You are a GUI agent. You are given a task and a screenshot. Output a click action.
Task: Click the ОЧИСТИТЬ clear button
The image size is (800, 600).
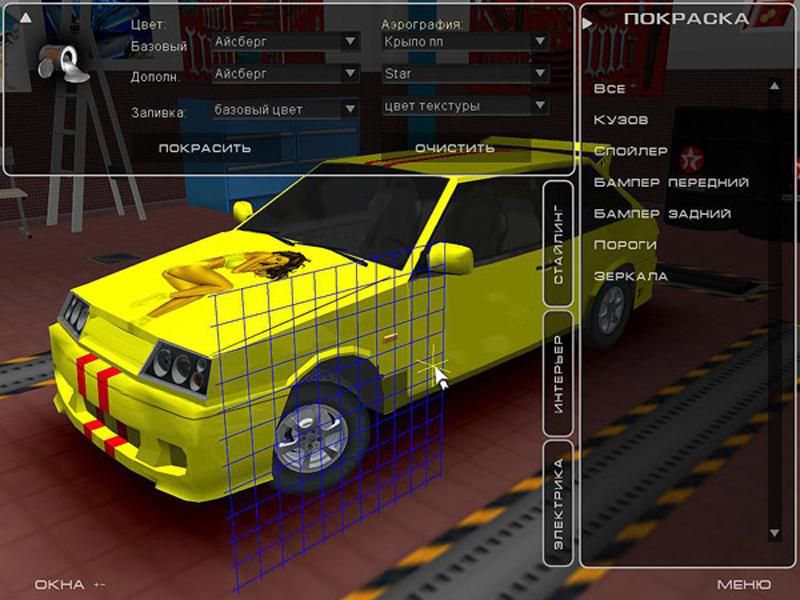tap(455, 148)
